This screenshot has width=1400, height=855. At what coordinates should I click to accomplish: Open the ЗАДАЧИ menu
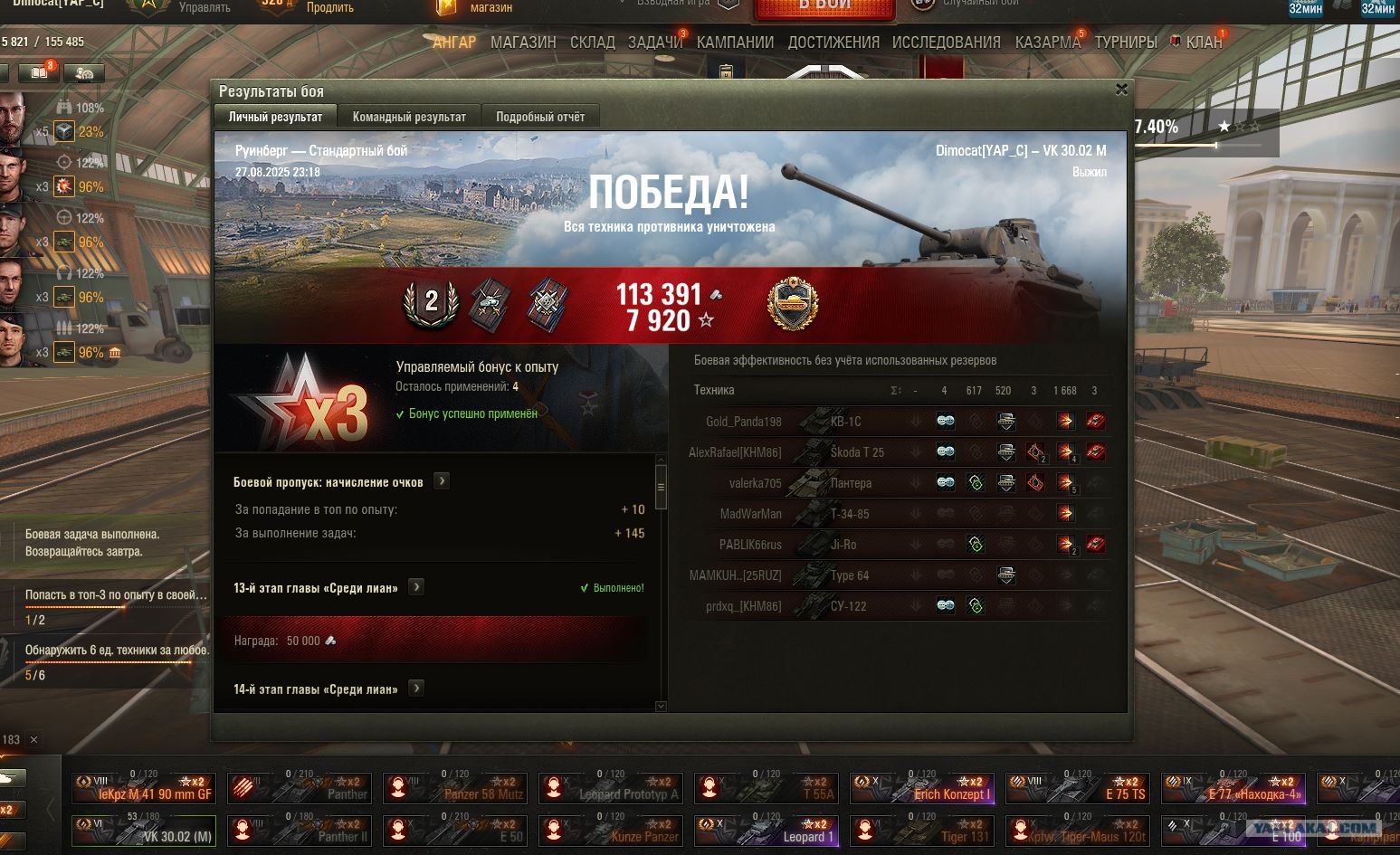(655, 43)
